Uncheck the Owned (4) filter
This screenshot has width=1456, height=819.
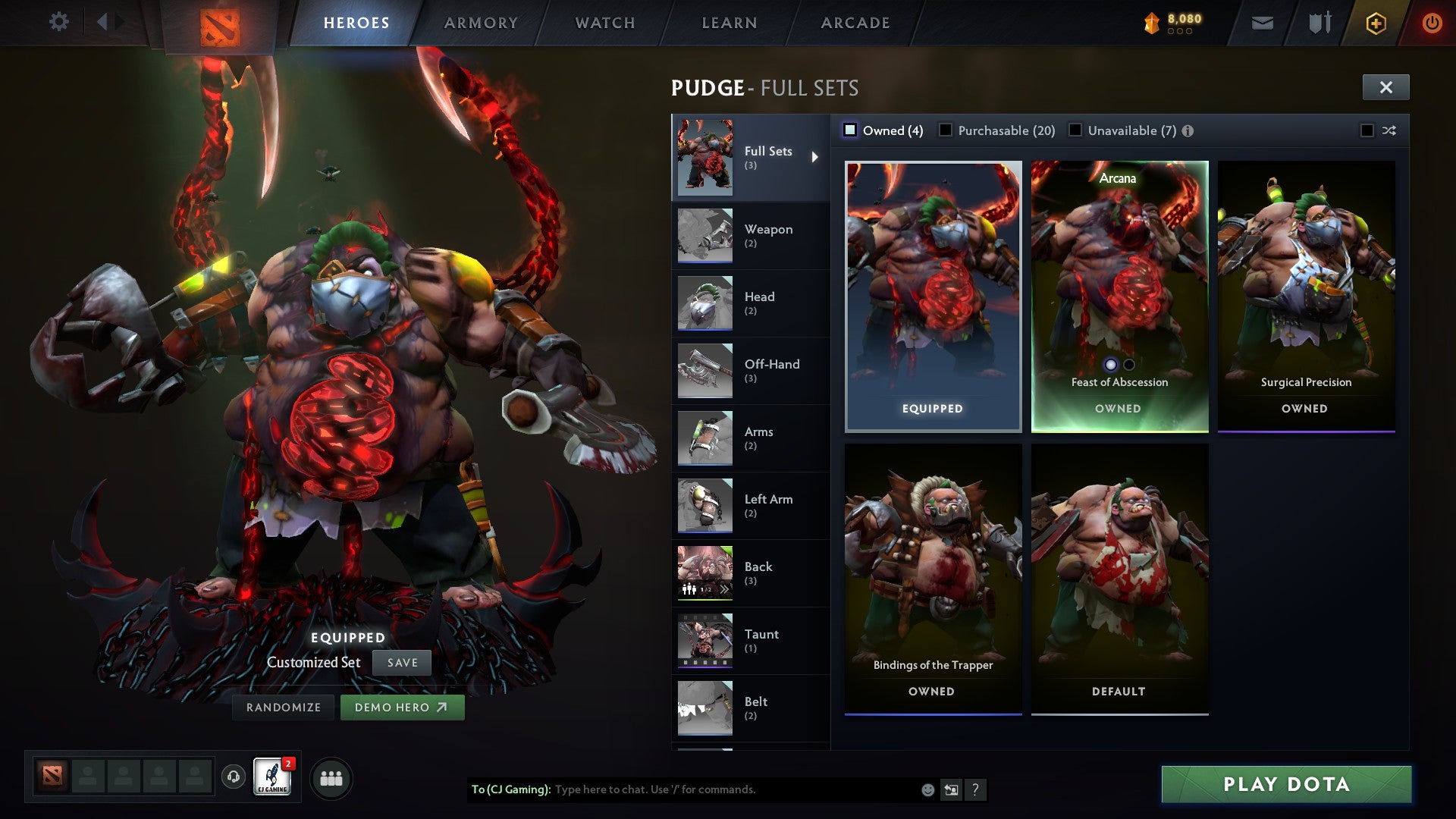coord(849,130)
